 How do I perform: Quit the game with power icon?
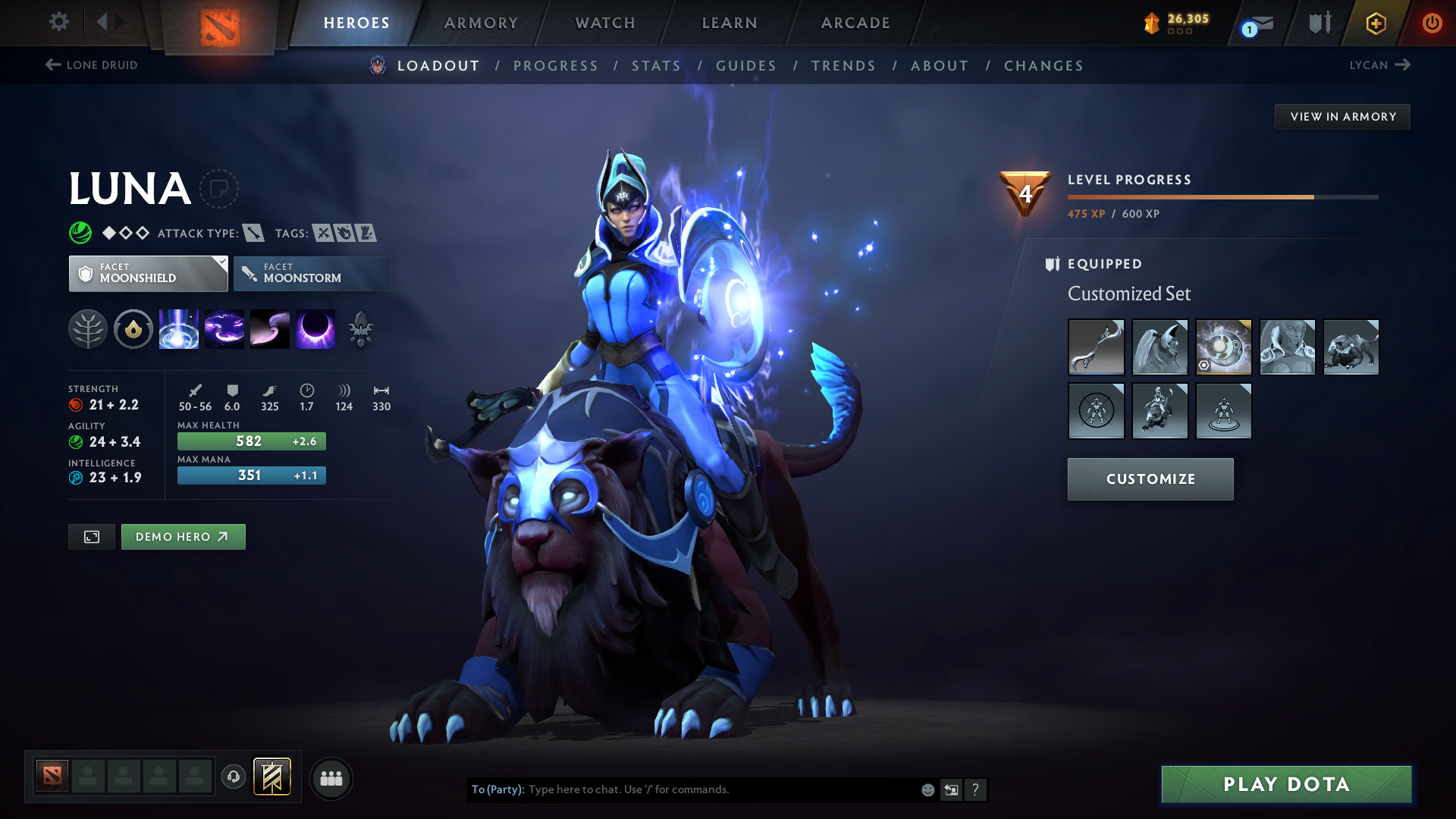1432,23
